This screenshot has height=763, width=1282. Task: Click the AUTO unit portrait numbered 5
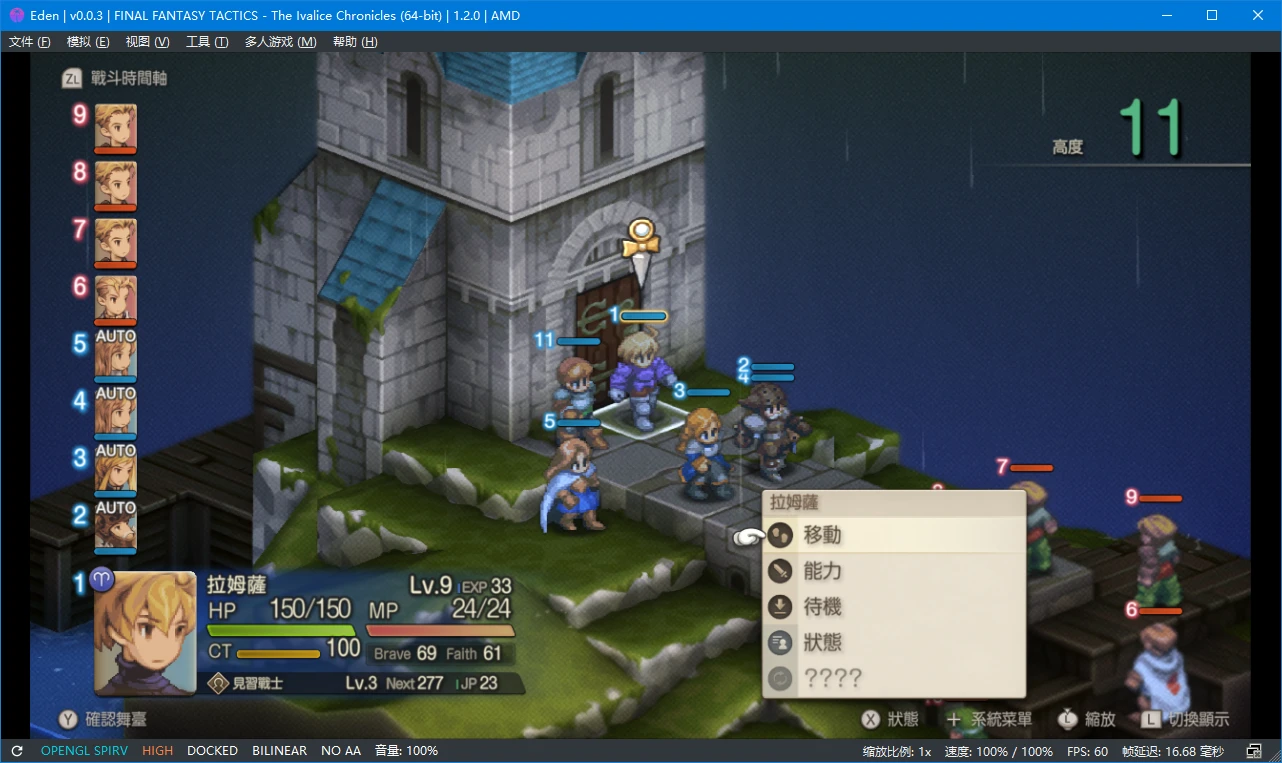tap(116, 356)
